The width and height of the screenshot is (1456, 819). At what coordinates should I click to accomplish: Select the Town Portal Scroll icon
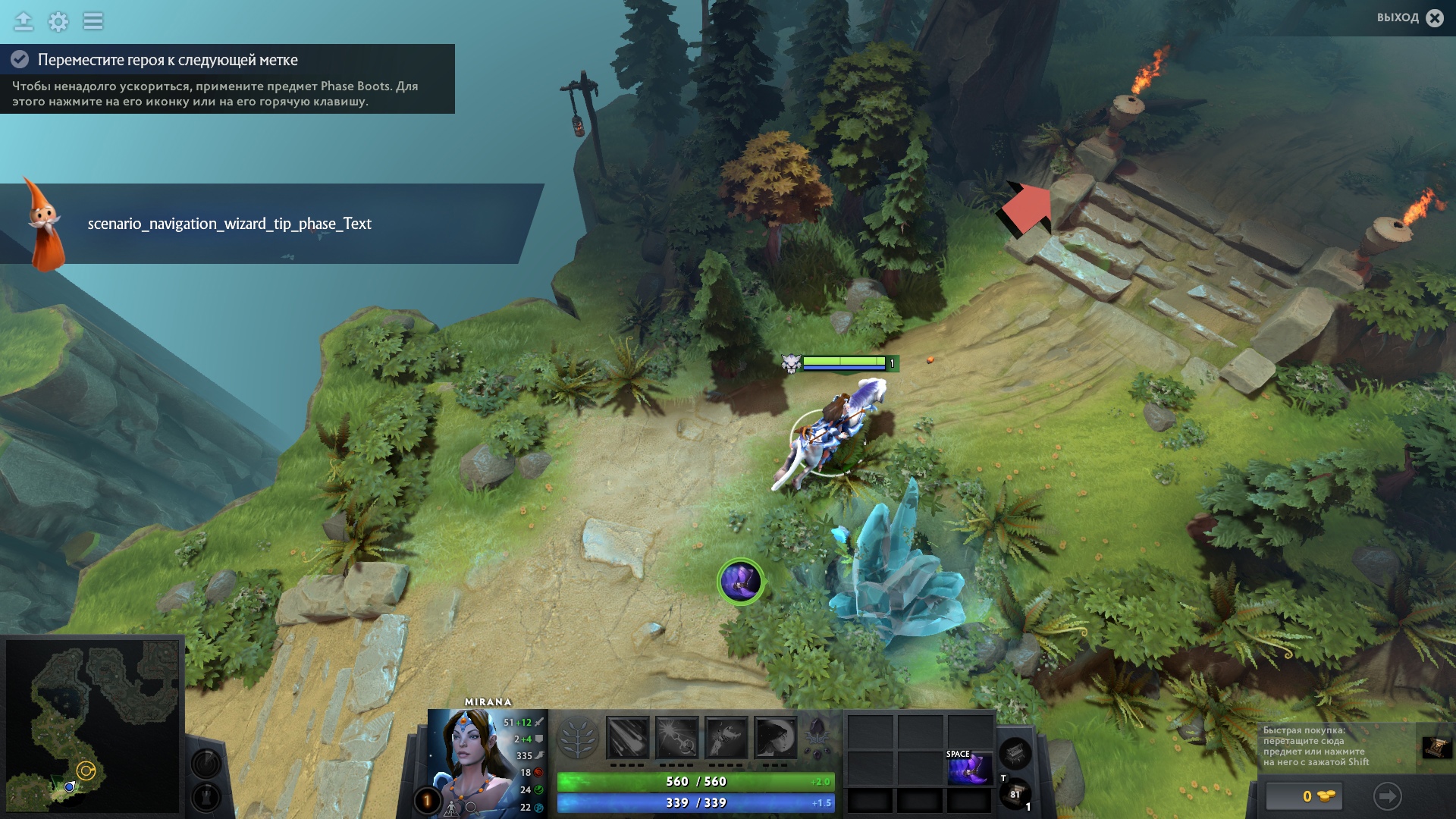click(x=1014, y=793)
